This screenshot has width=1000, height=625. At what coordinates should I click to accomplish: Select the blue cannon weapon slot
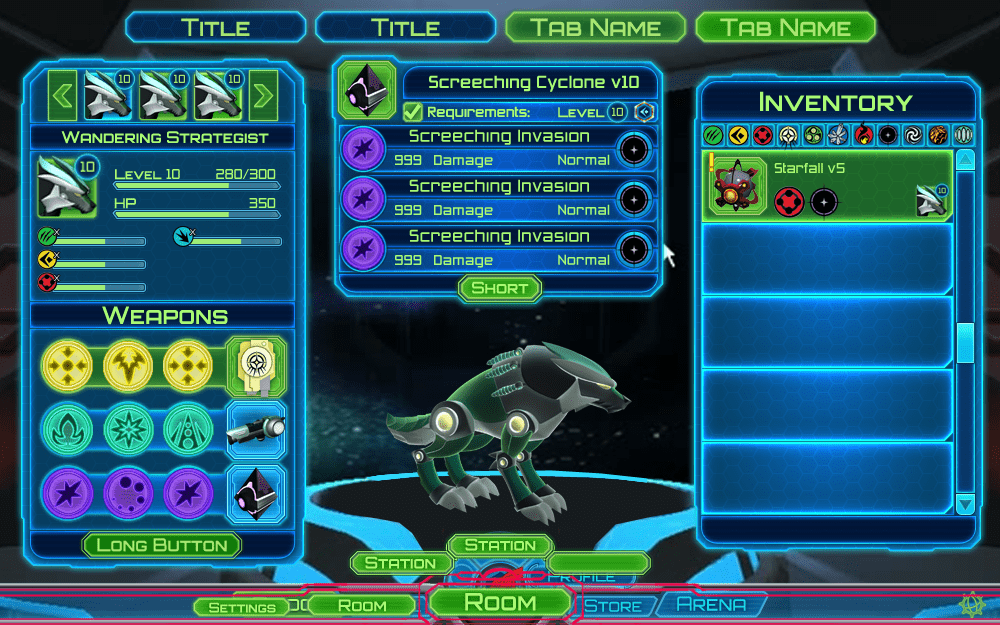tap(256, 429)
